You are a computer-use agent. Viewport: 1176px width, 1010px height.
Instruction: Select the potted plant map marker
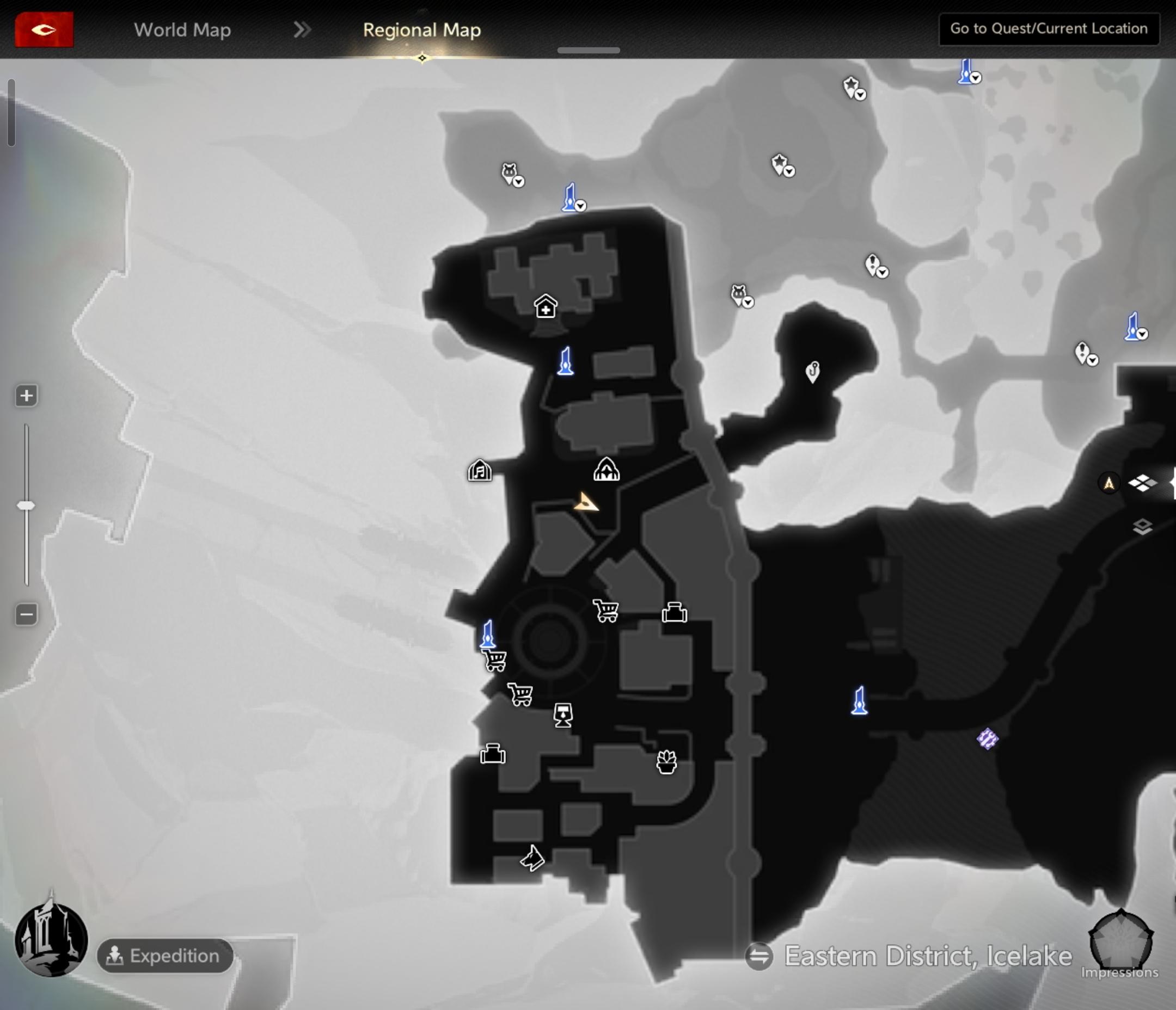[x=666, y=762]
